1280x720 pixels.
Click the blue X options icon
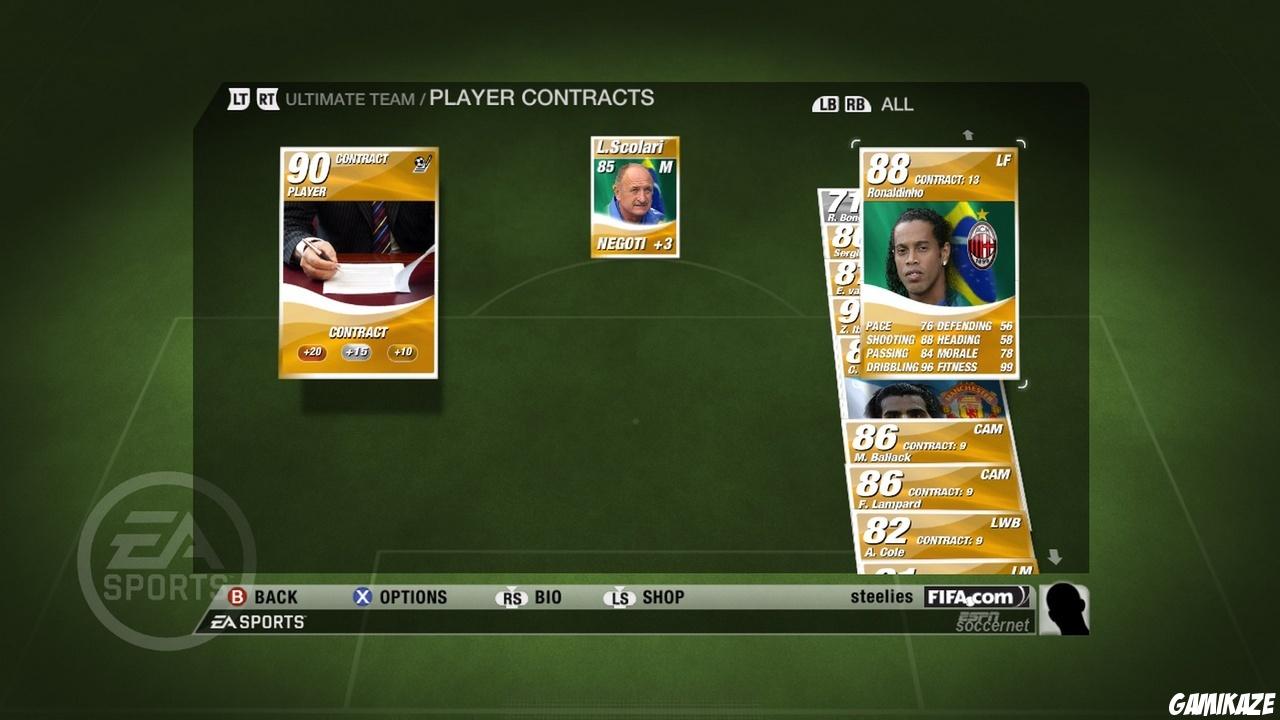point(363,597)
